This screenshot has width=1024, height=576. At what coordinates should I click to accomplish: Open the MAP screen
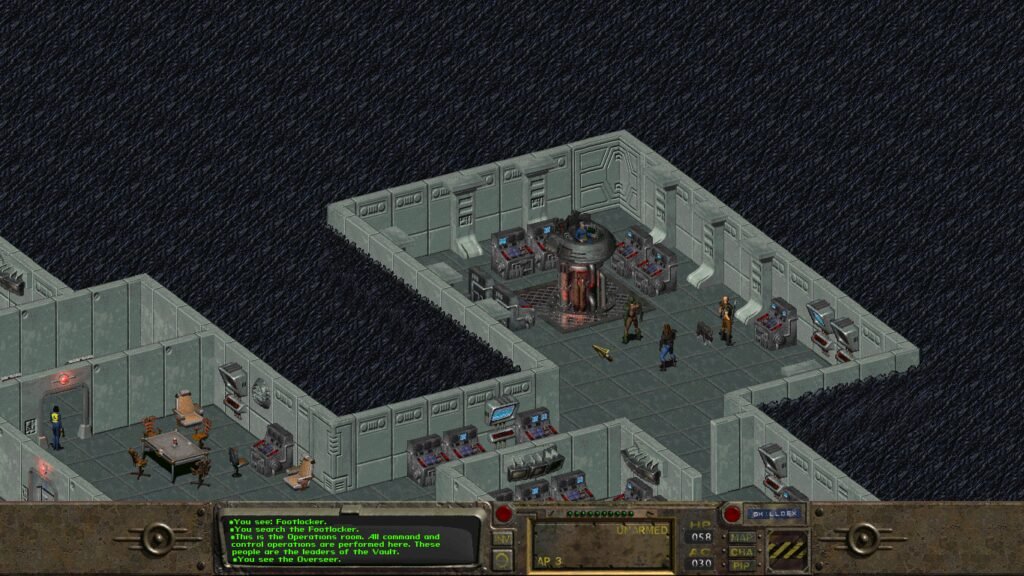[x=741, y=537]
